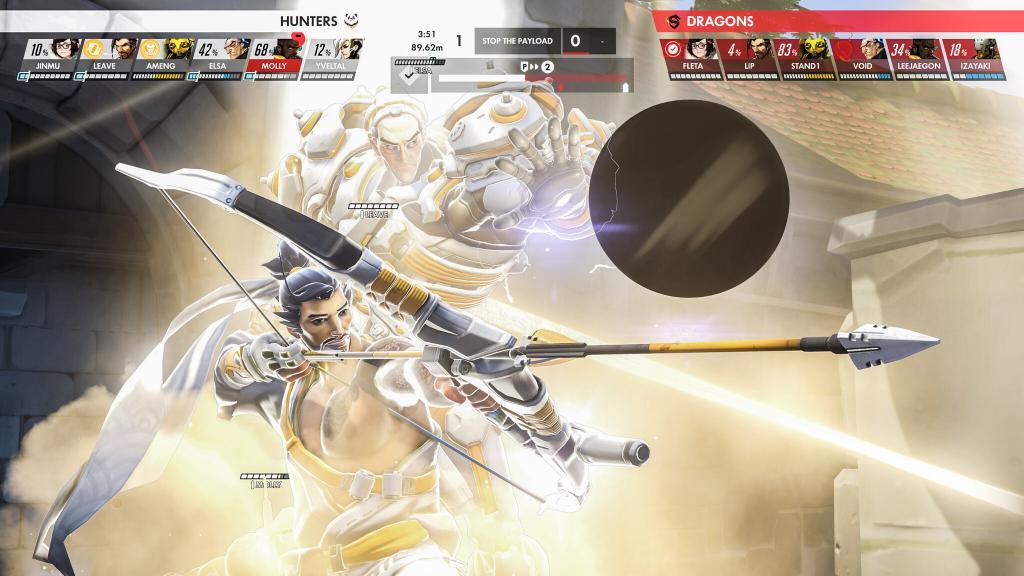The image size is (1024, 576).
Task: Select Leejaegon's player card
Action: click(916, 54)
